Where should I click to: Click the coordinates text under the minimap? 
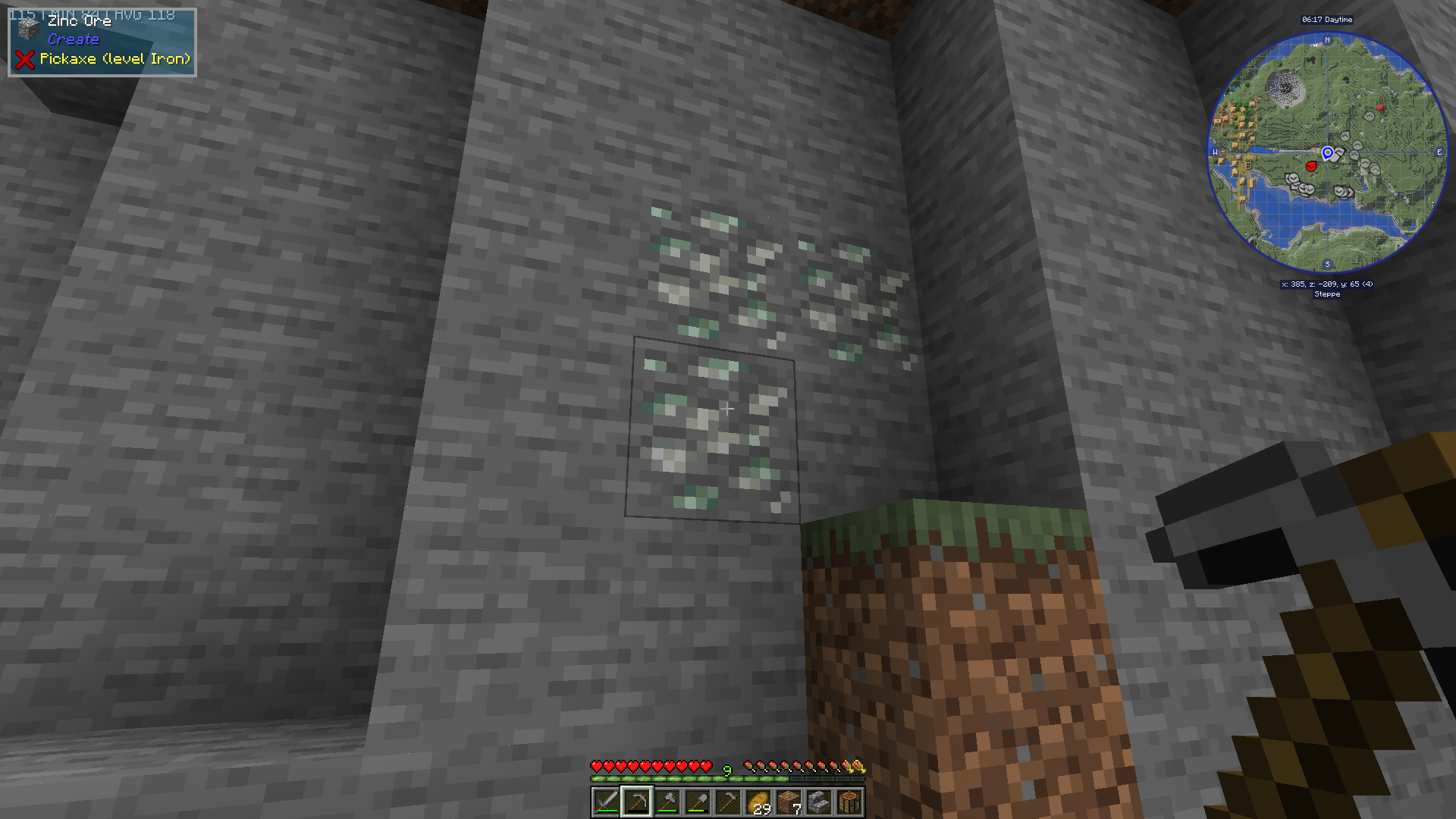click(x=1327, y=283)
